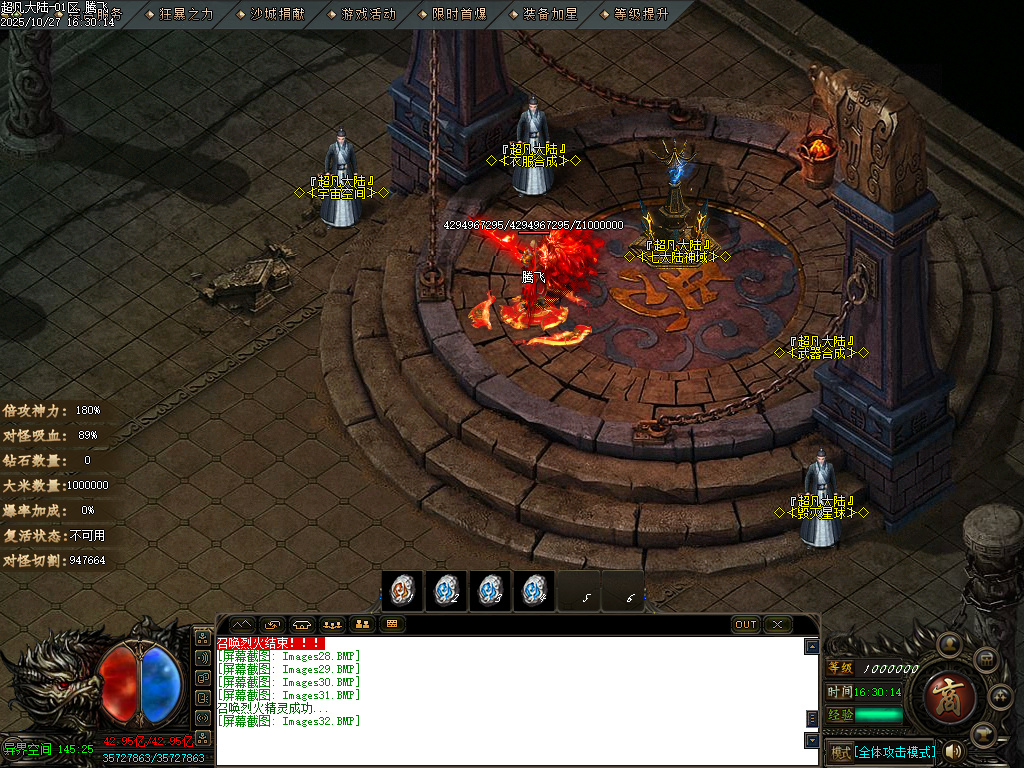1024x768 pixels.
Task: Use the red stone in hotbar slot 1
Action: pyautogui.click(x=402, y=591)
